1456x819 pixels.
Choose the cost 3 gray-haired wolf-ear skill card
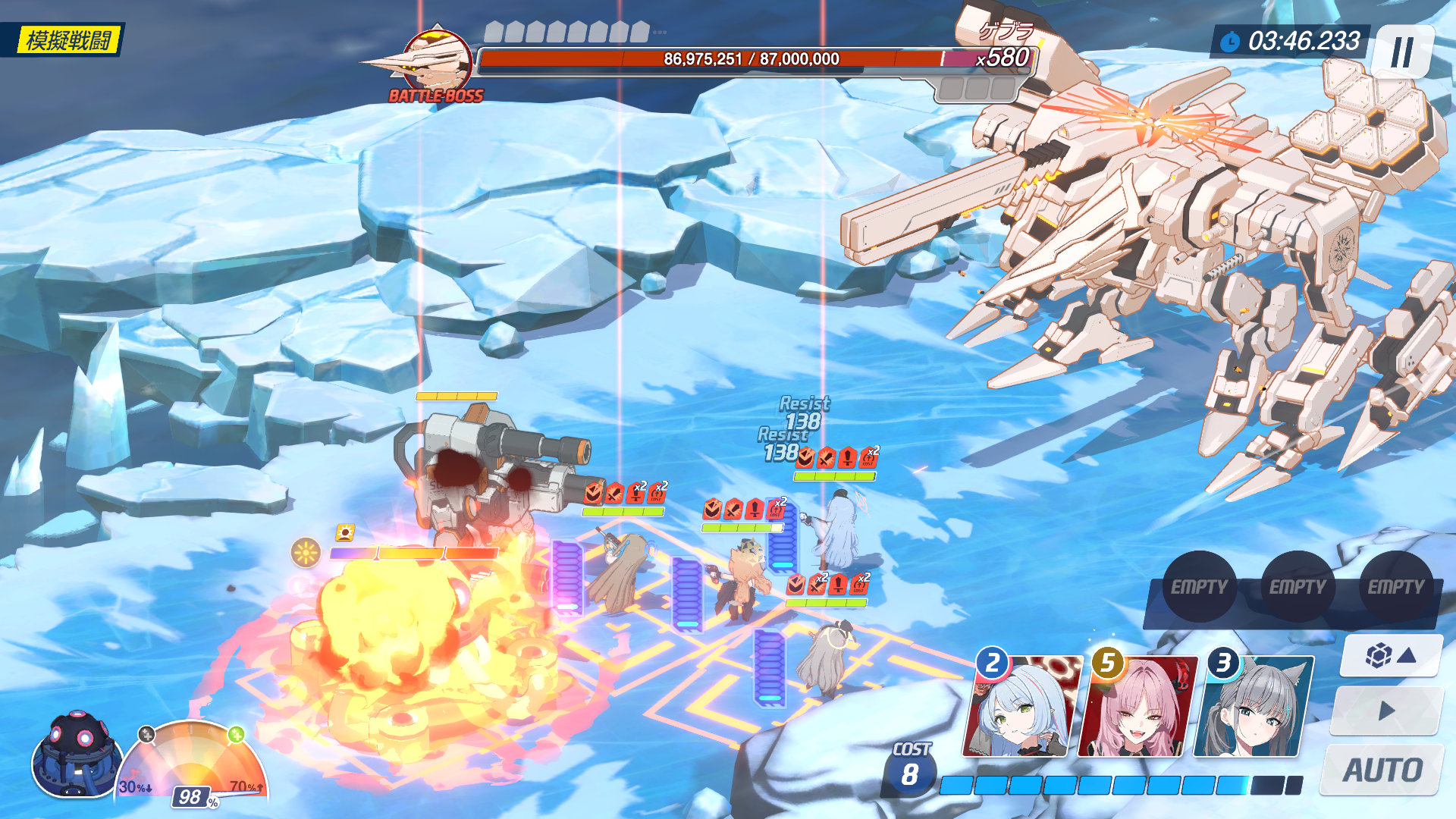1253,707
